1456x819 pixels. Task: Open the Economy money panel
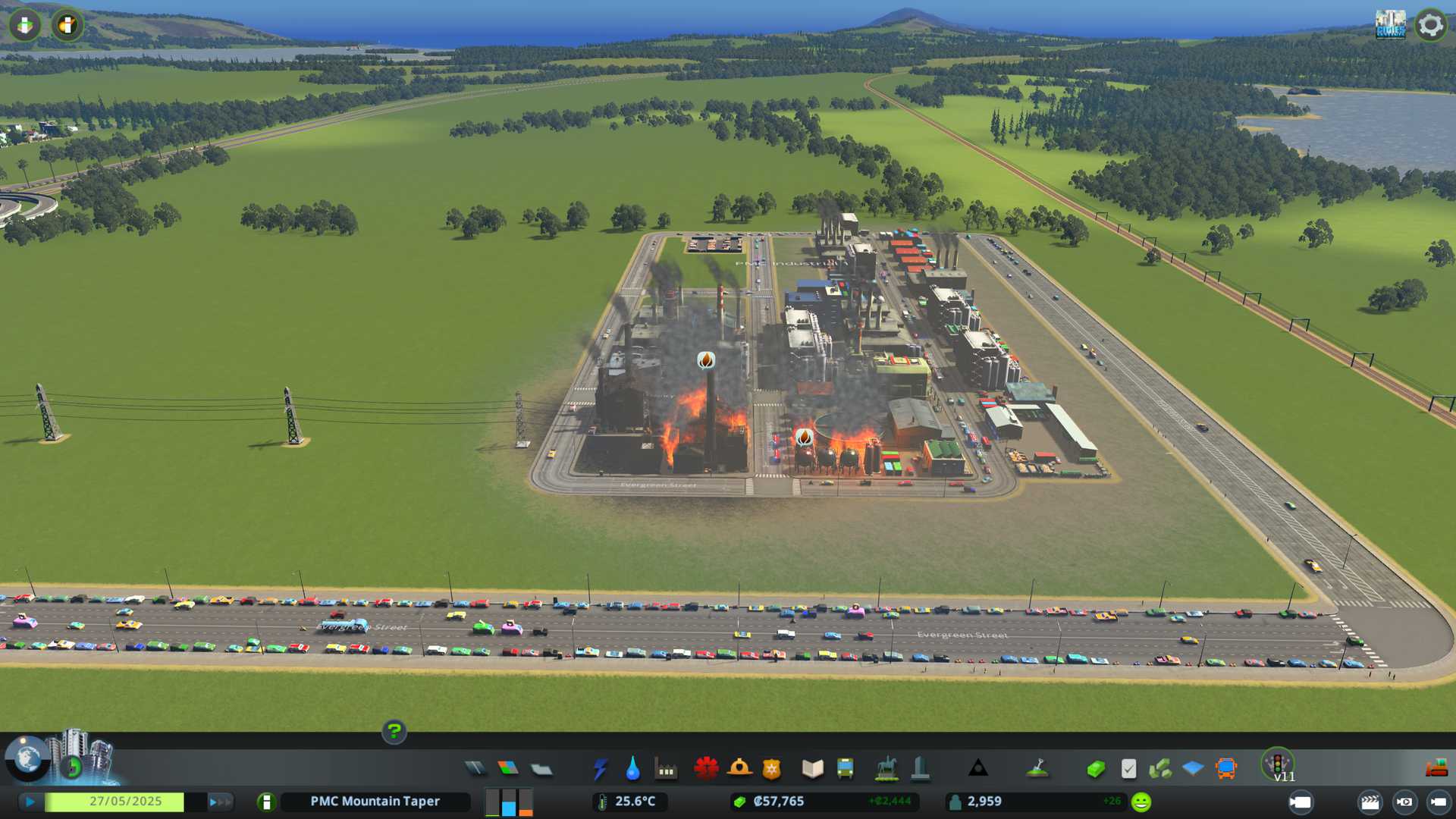tap(1095, 769)
